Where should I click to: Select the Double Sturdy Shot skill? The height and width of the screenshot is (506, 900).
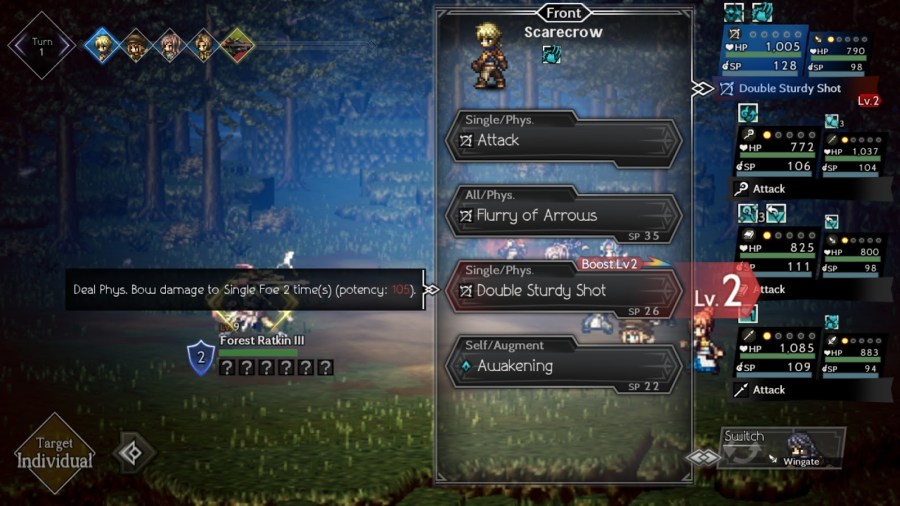(x=563, y=291)
